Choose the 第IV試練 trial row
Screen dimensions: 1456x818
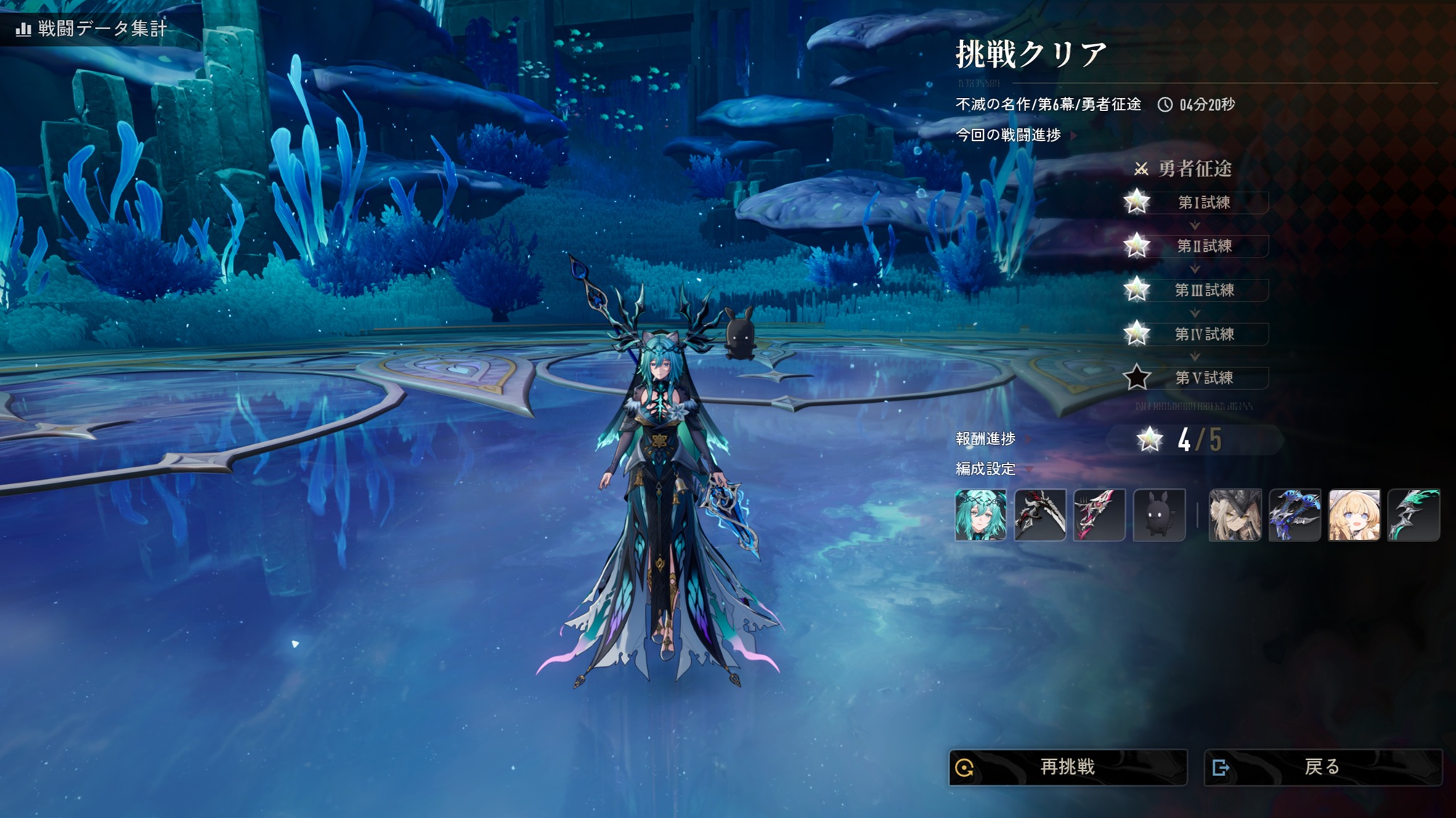click(x=1203, y=334)
